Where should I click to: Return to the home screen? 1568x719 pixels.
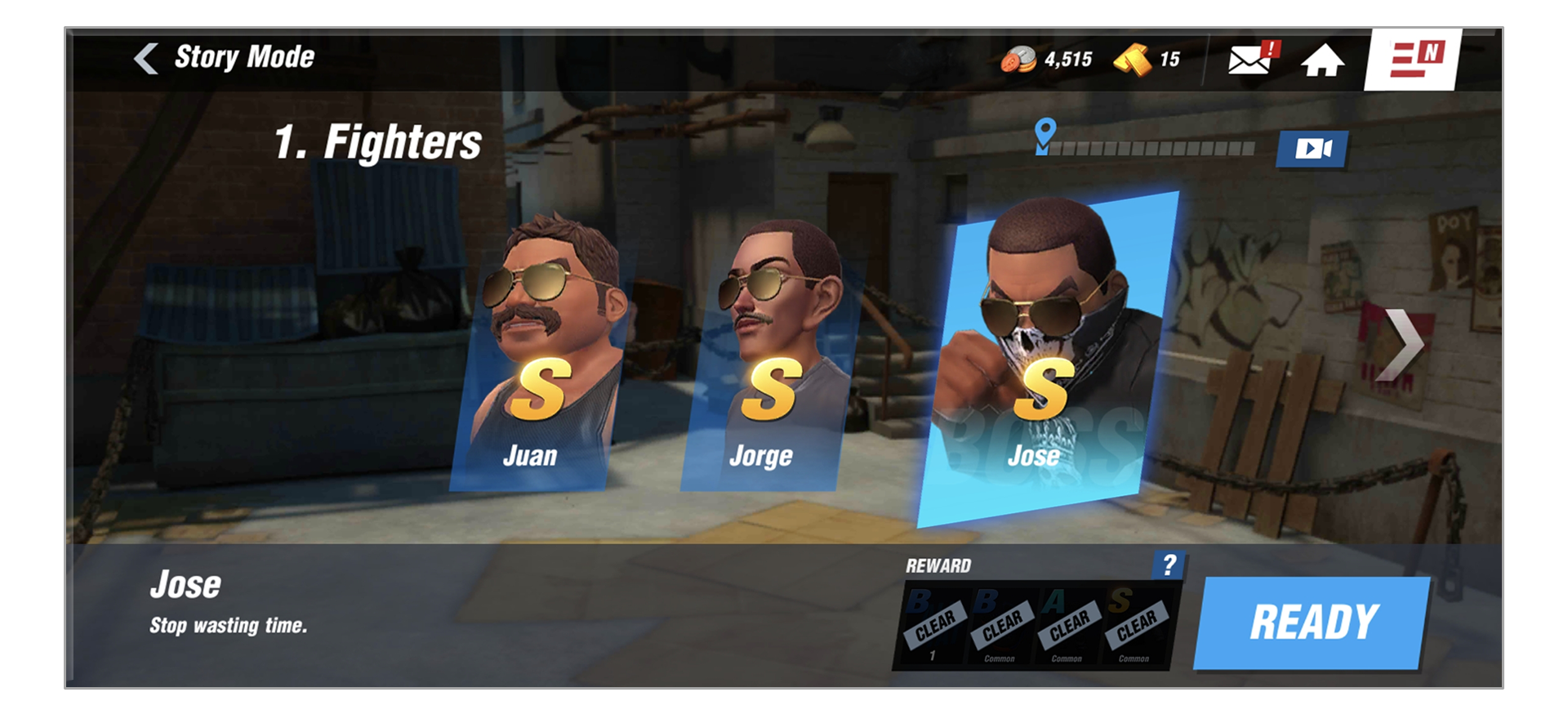click(1322, 60)
